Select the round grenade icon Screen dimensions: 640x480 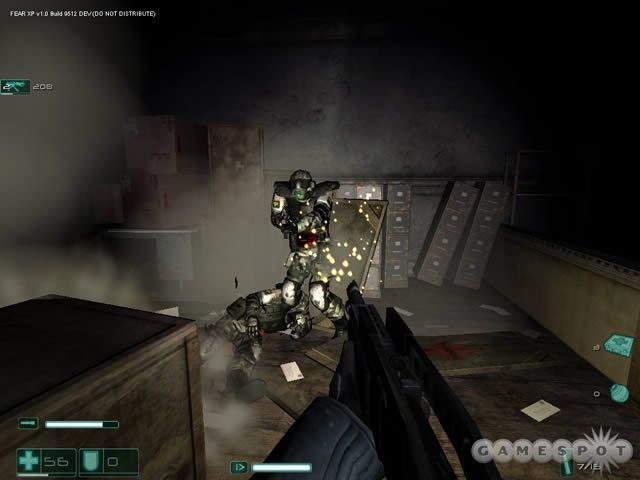coord(619,393)
